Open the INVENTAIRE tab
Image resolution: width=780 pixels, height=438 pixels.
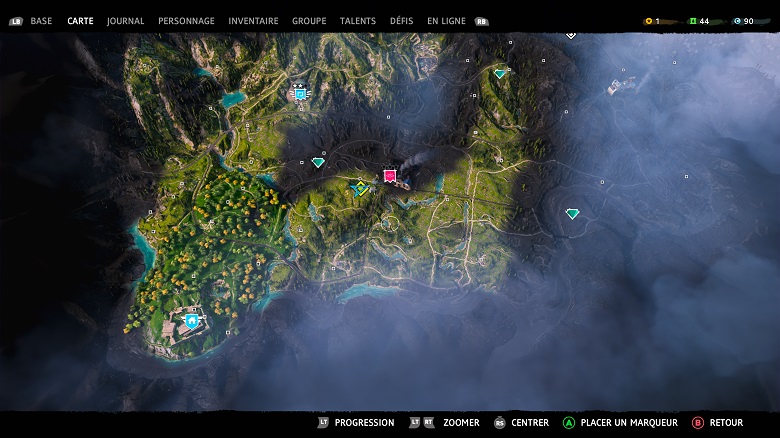click(x=253, y=21)
